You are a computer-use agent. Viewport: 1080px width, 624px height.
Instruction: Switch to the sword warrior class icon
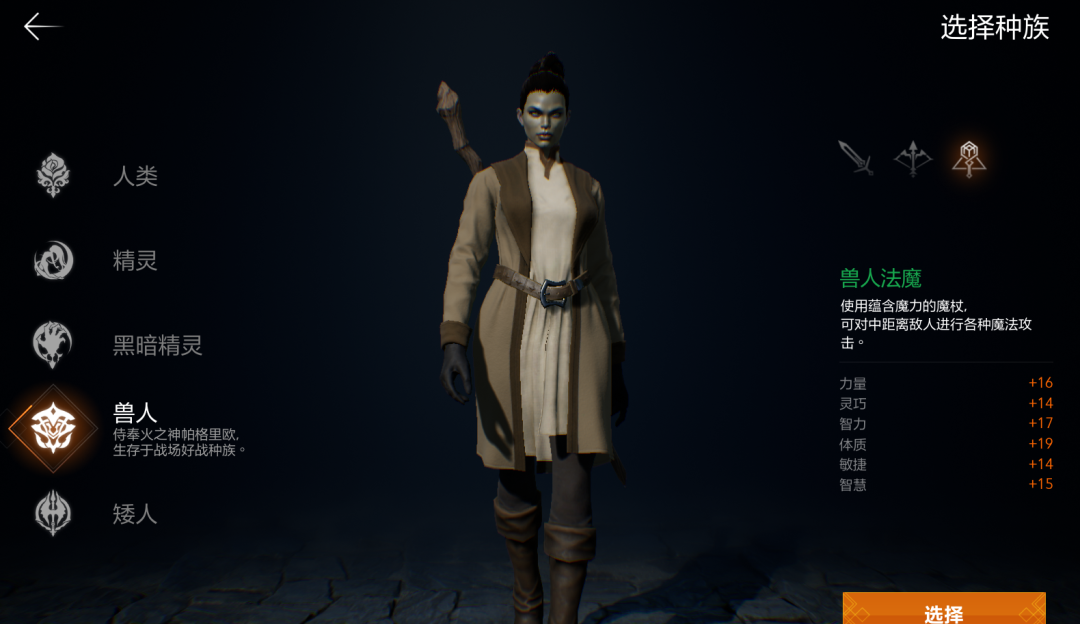[x=856, y=158]
